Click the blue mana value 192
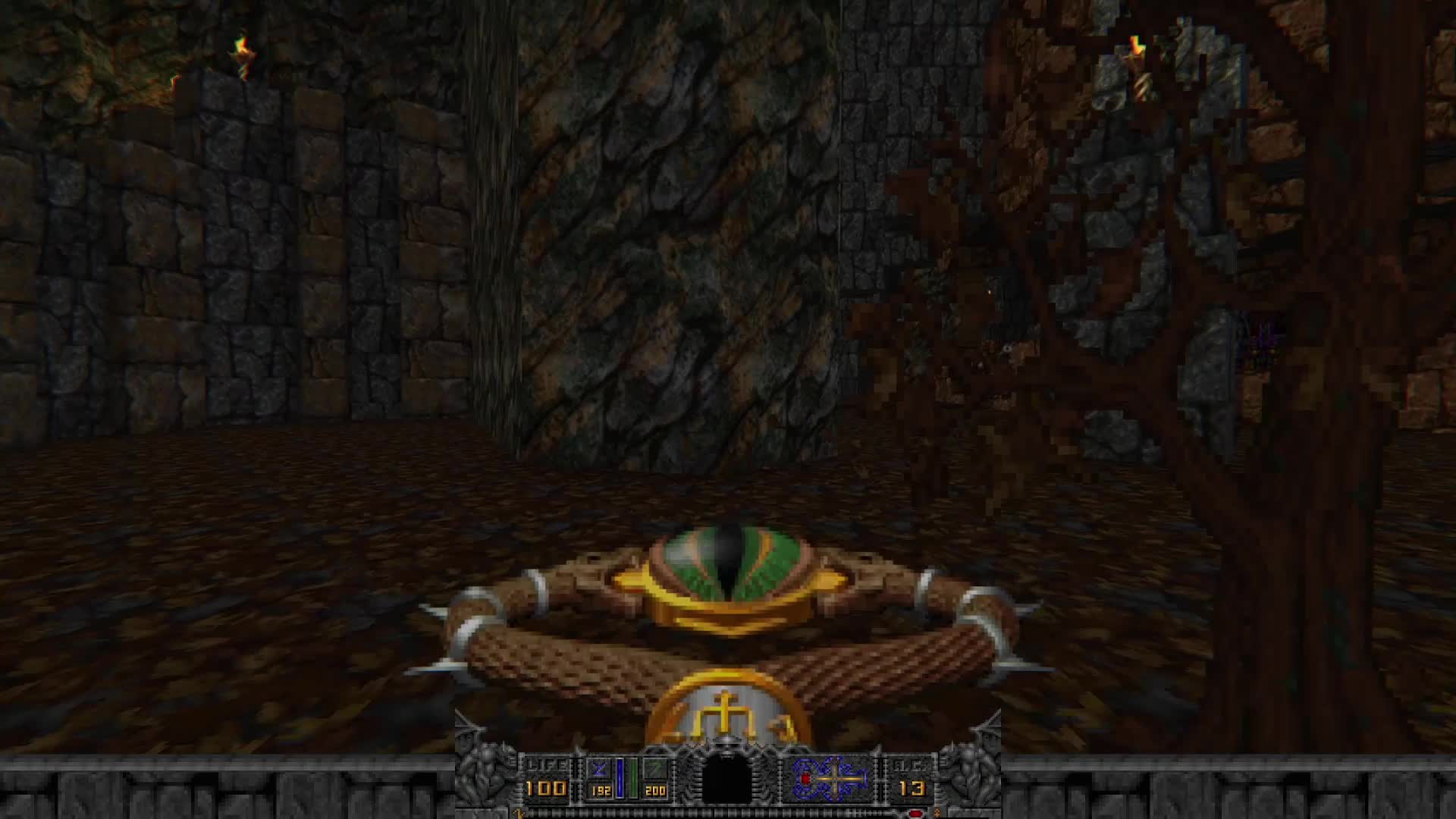Viewport: 1456px width, 819px height. click(x=600, y=790)
